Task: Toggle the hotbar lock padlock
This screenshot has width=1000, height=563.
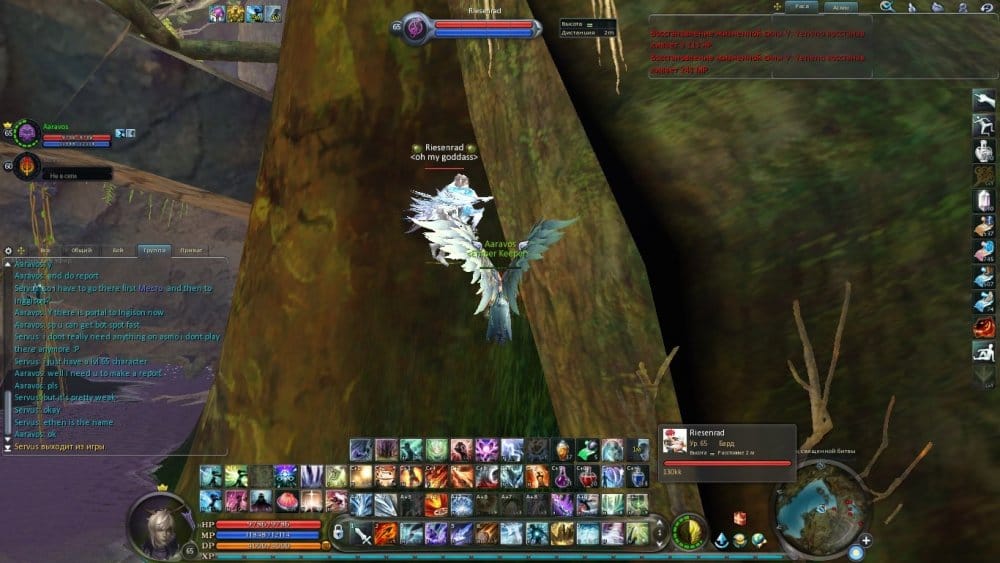Action: 339,532
